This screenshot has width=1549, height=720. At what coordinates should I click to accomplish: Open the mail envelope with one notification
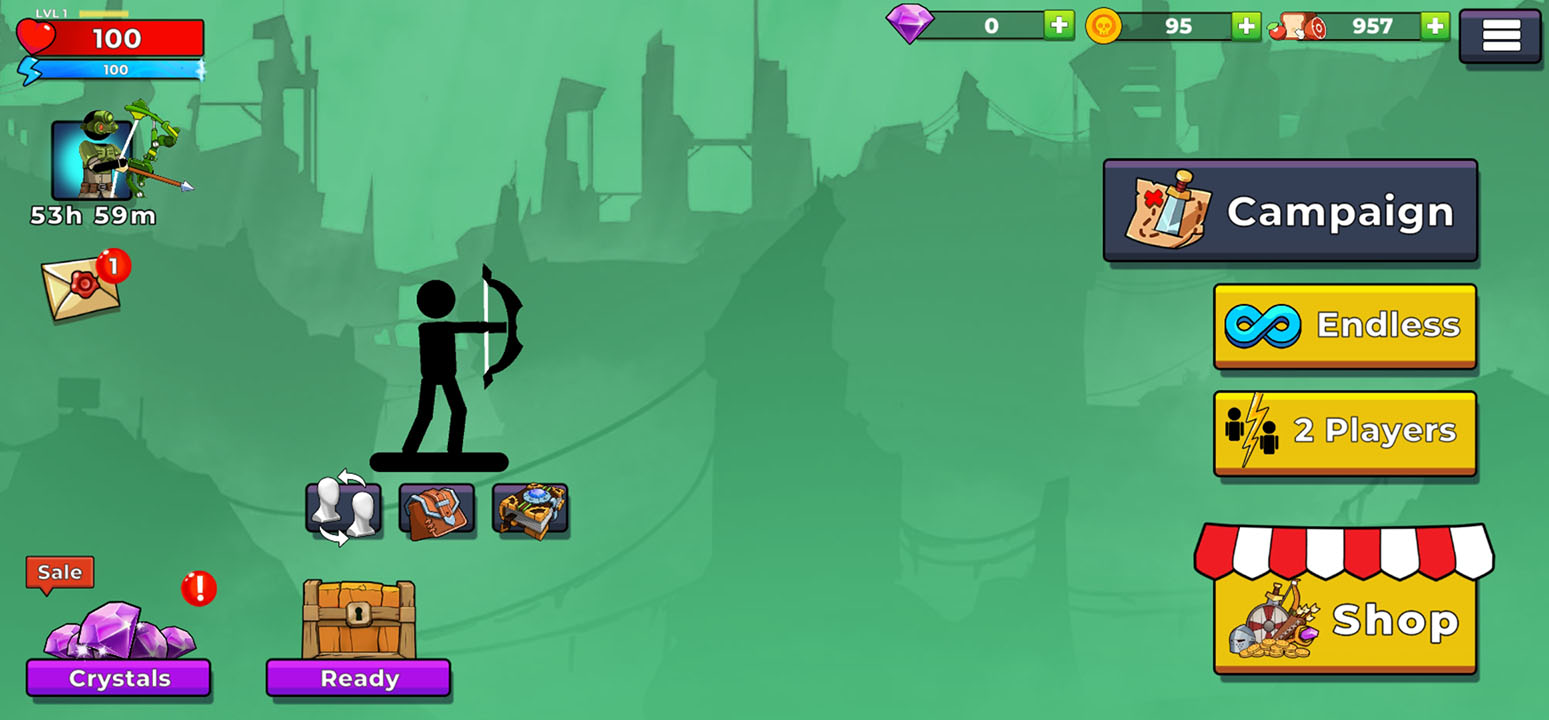pos(82,287)
